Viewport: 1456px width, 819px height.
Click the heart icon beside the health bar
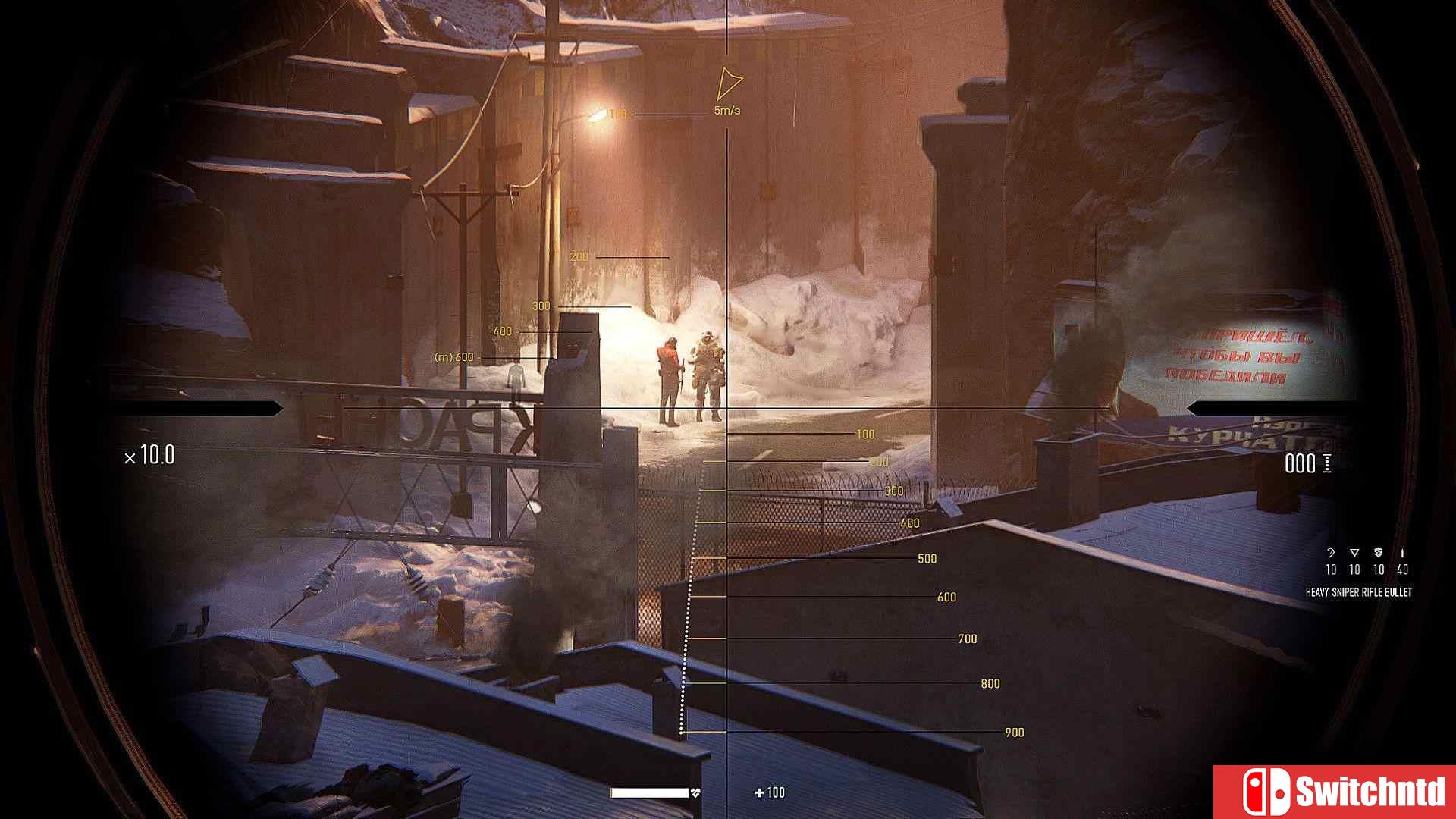coord(695,792)
